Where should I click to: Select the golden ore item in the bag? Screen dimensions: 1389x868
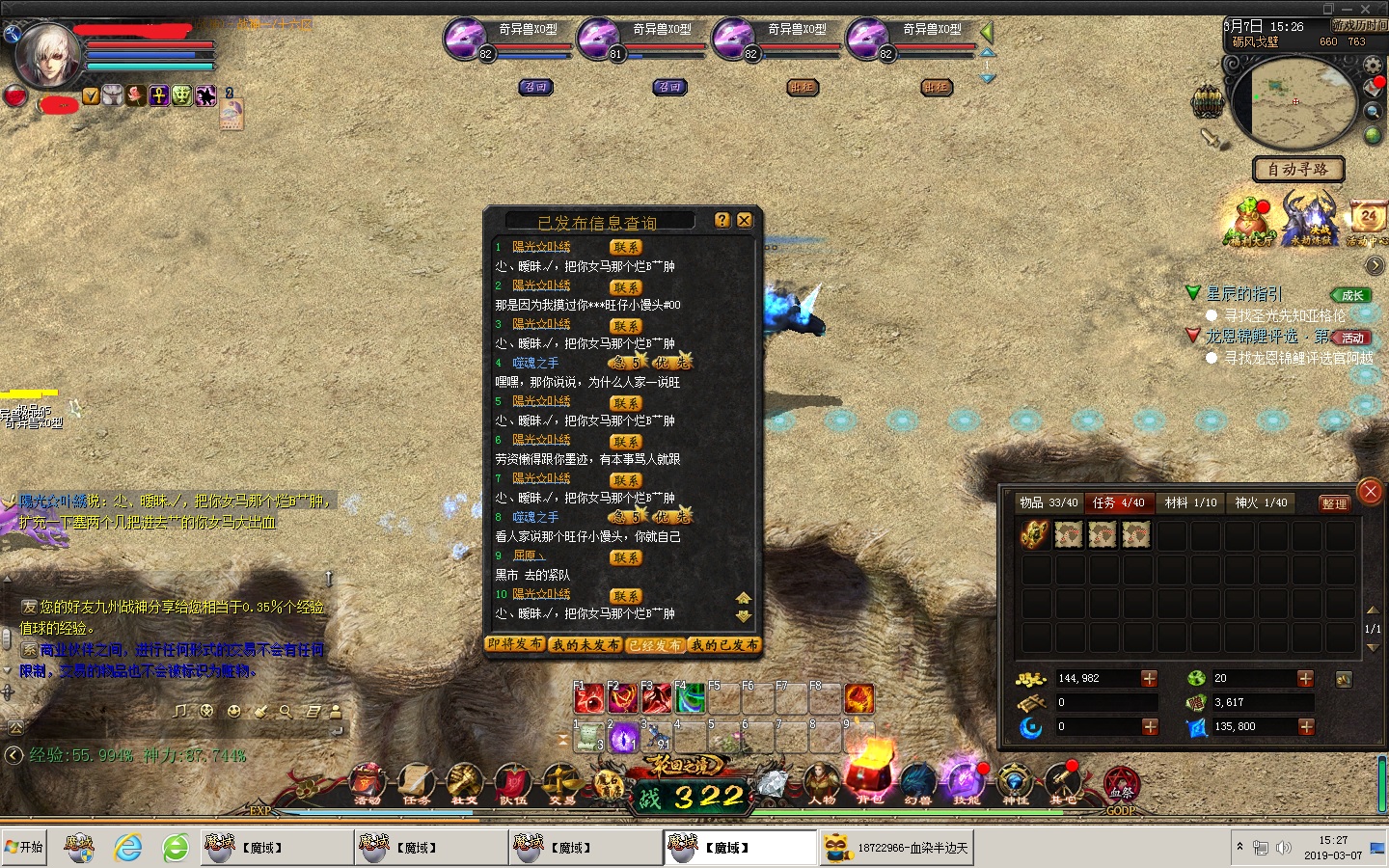coord(1035,534)
